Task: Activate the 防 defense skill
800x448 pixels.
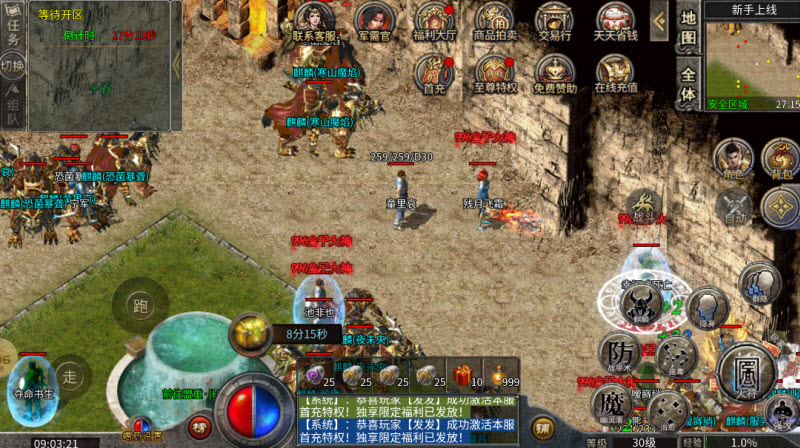Action: (620, 353)
